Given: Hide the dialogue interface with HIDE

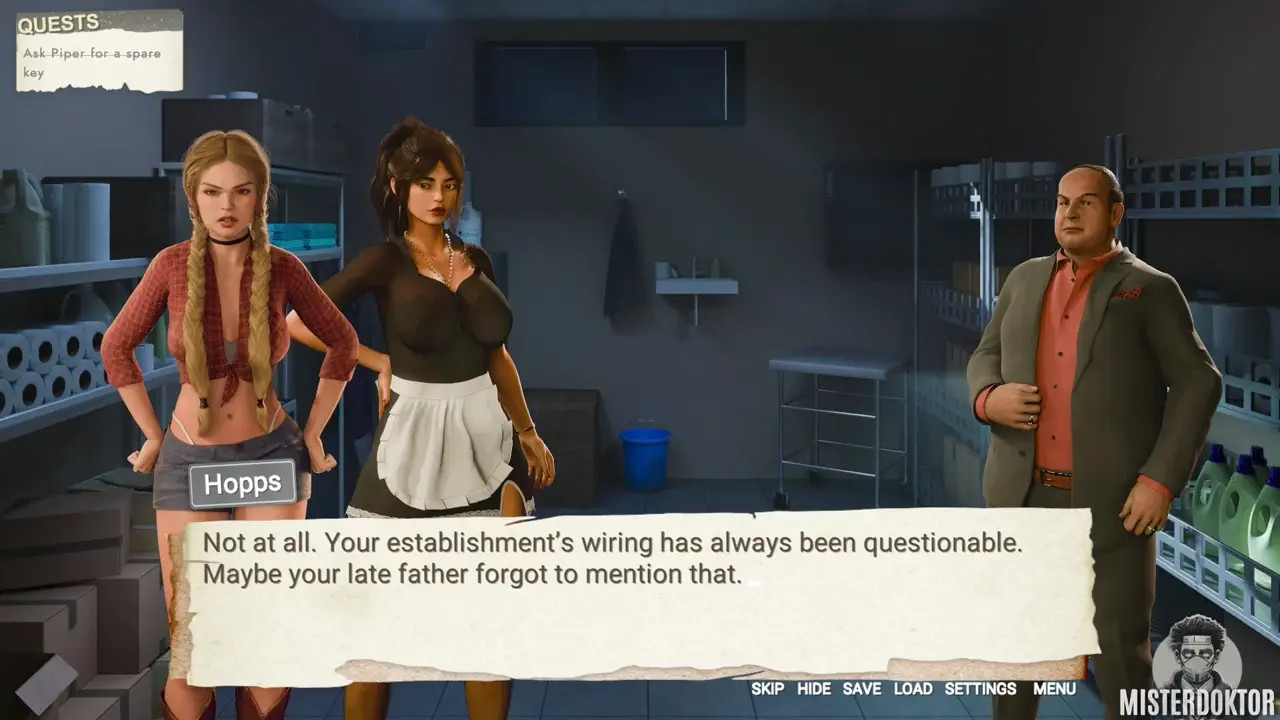Looking at the screenshot, I should coord(813,689).
